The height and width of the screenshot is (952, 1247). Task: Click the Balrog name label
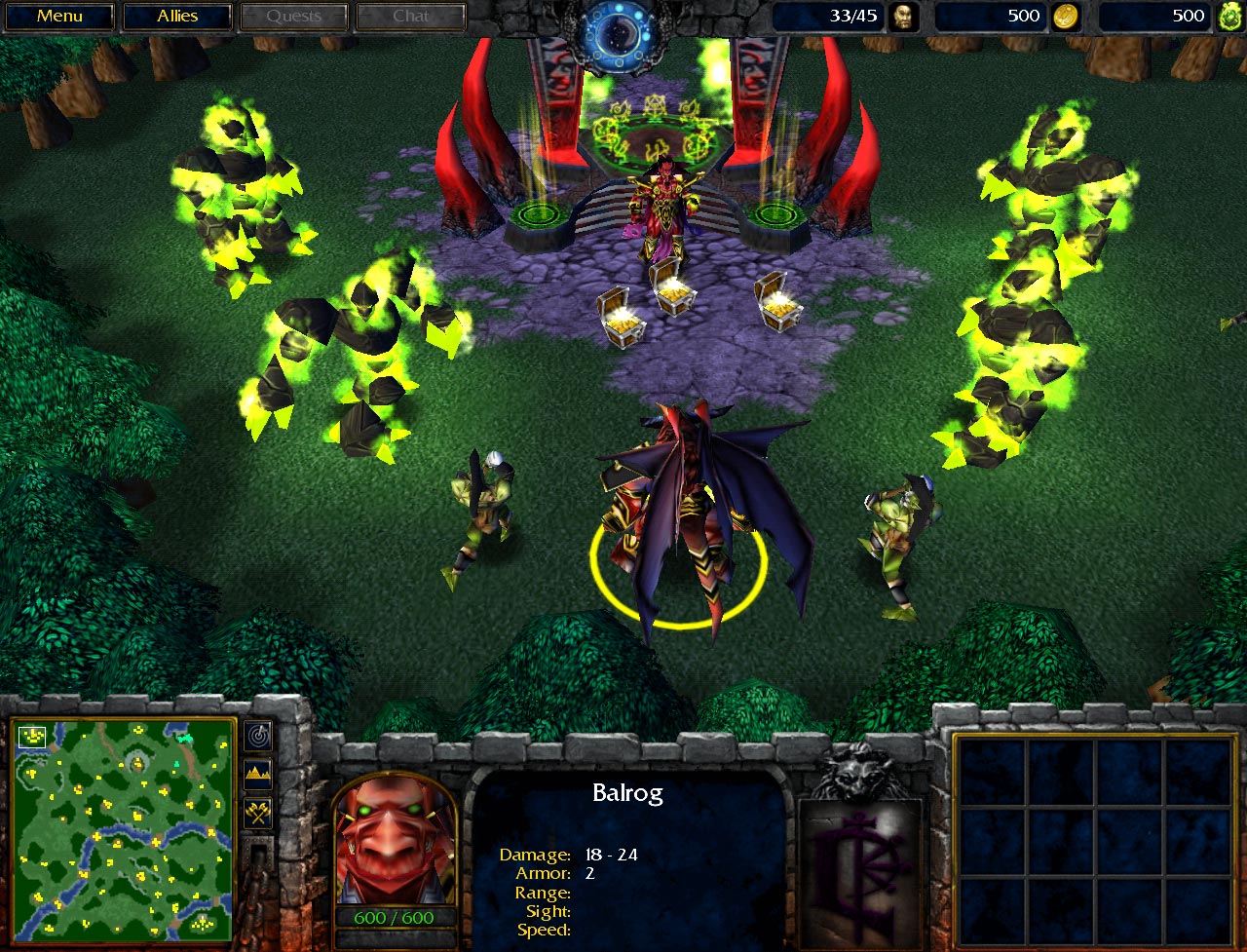[x=628, y=793]
